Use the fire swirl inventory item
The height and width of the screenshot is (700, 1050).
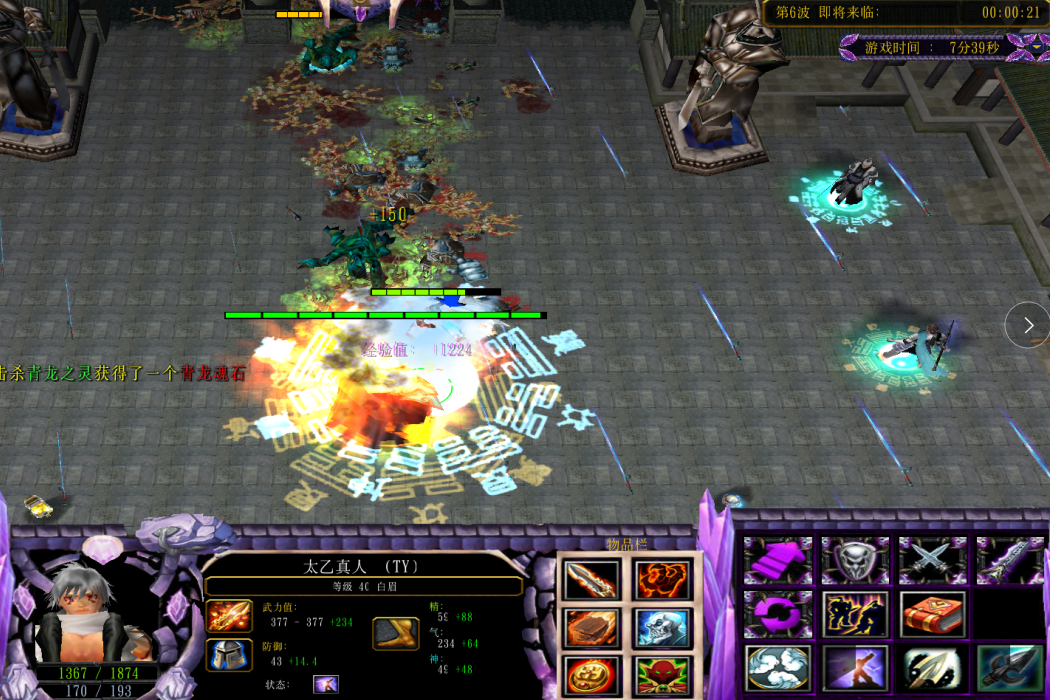[x=662, y=579]
